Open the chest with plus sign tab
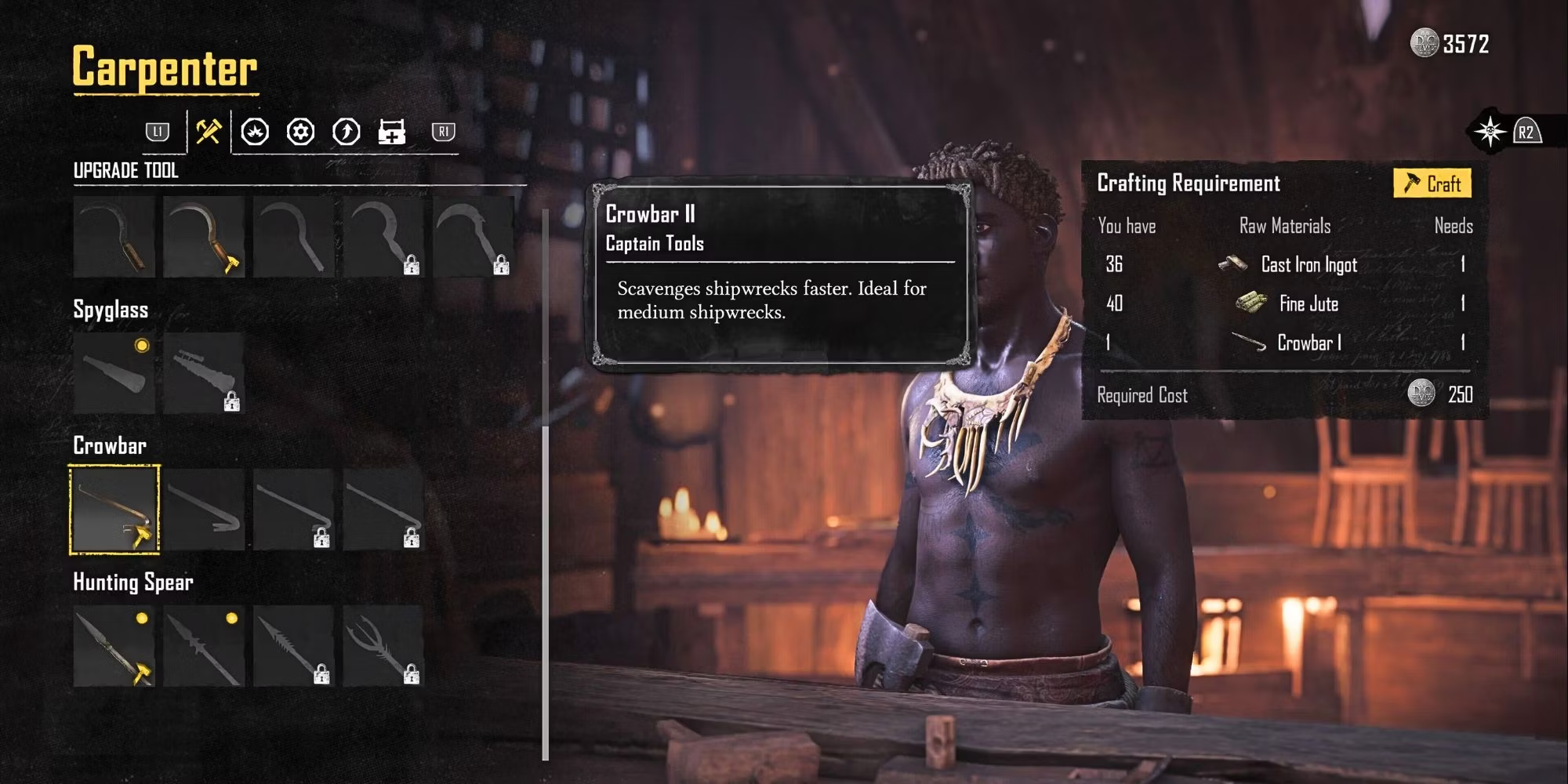 391,132
